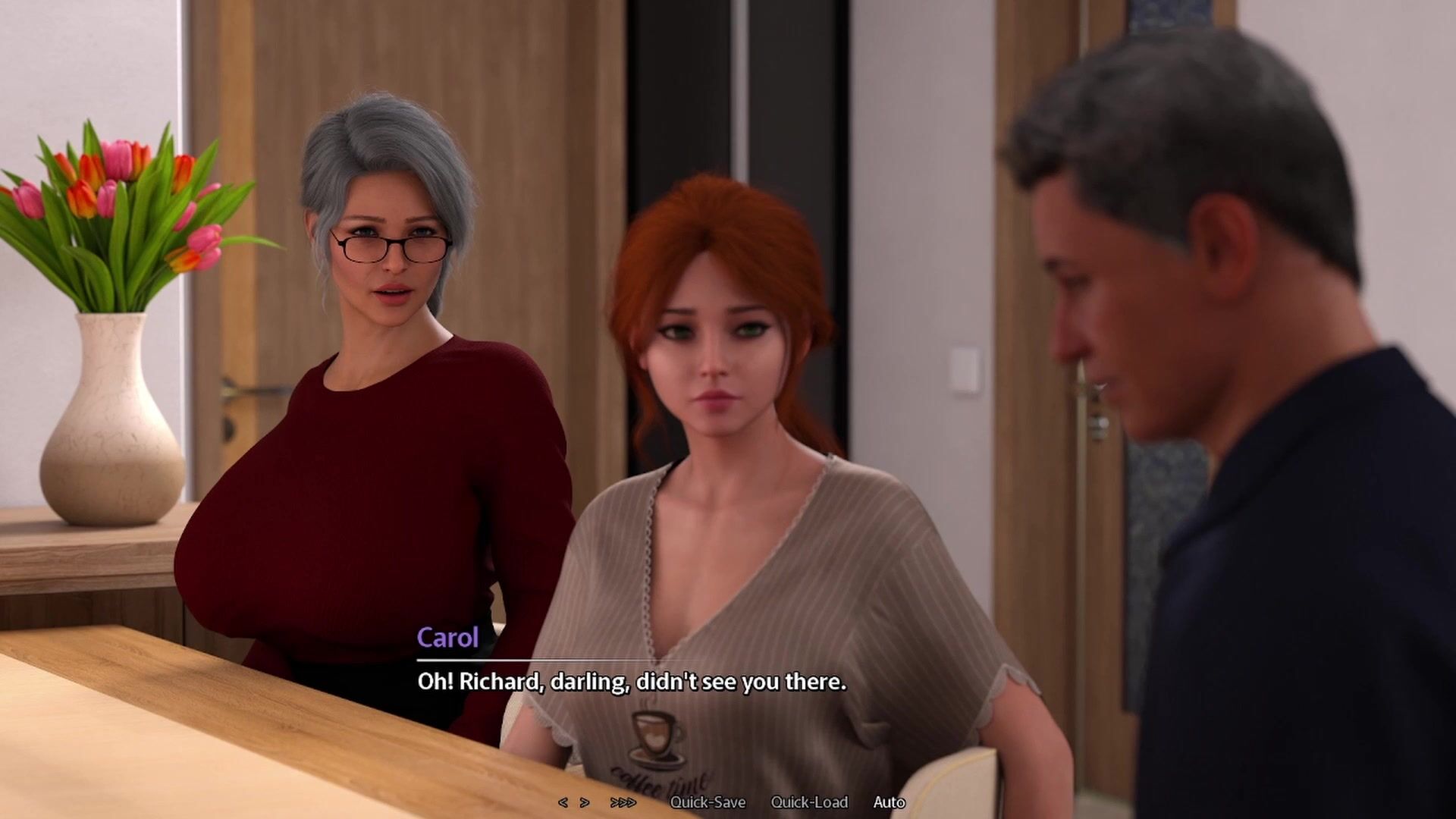
Task: Go back with the left arrow
Action: coord(563,802)
